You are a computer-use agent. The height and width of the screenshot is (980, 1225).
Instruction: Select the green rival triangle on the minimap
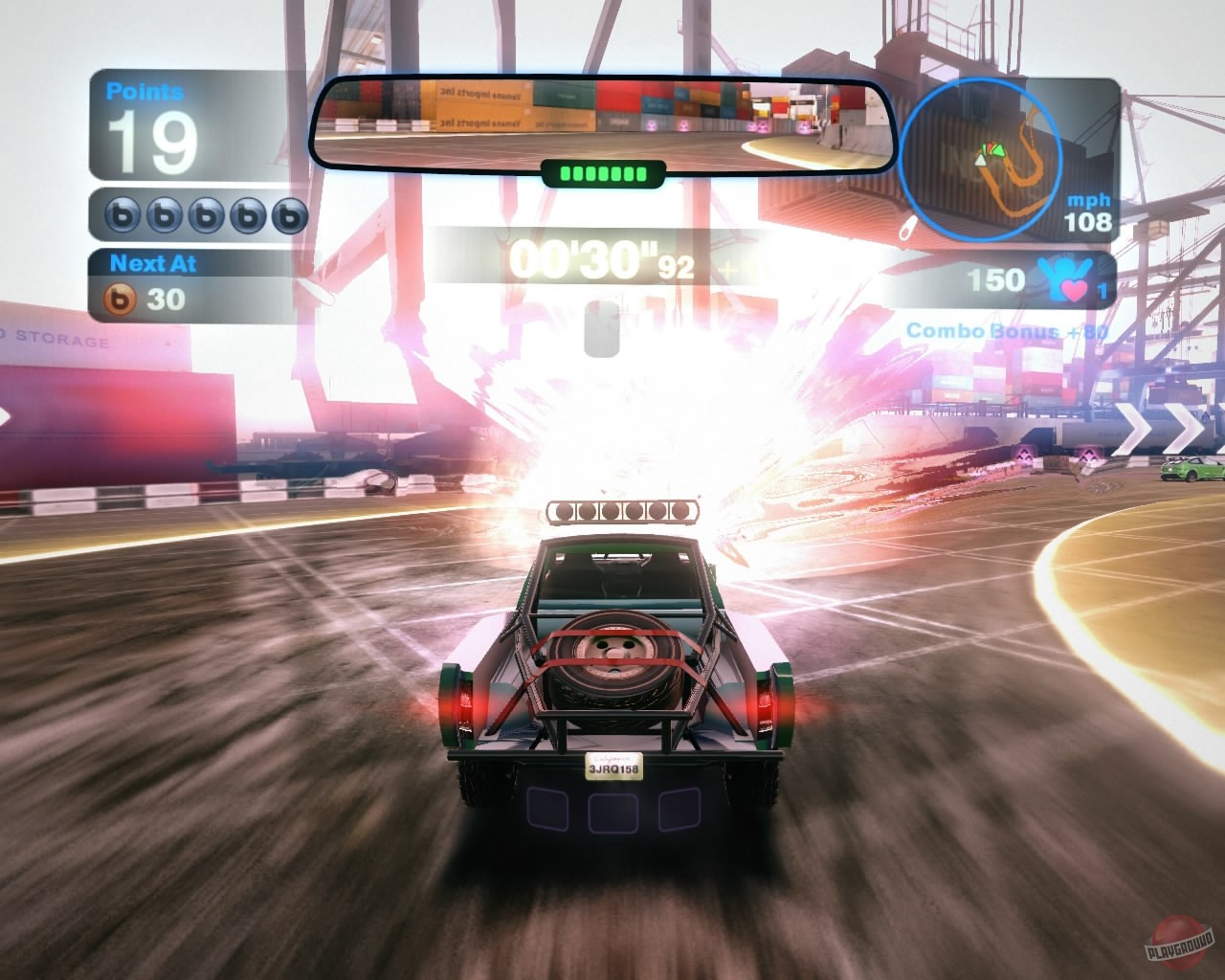click(x=999, y=150)
